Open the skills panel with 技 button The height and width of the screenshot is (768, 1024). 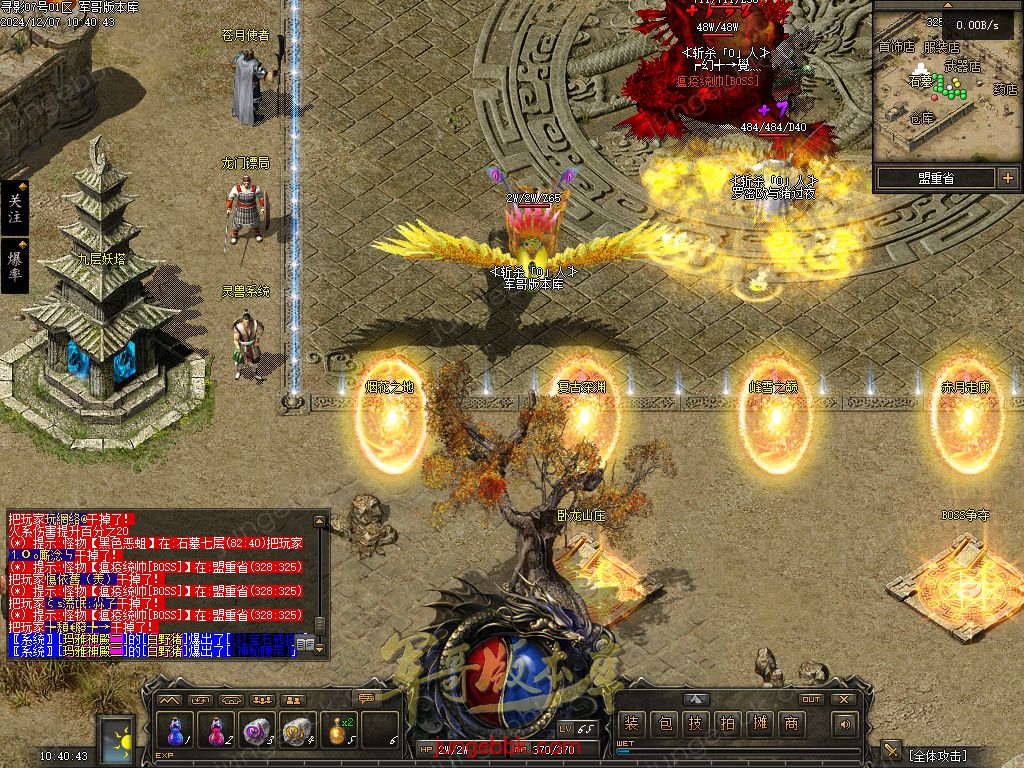point(695,723)
